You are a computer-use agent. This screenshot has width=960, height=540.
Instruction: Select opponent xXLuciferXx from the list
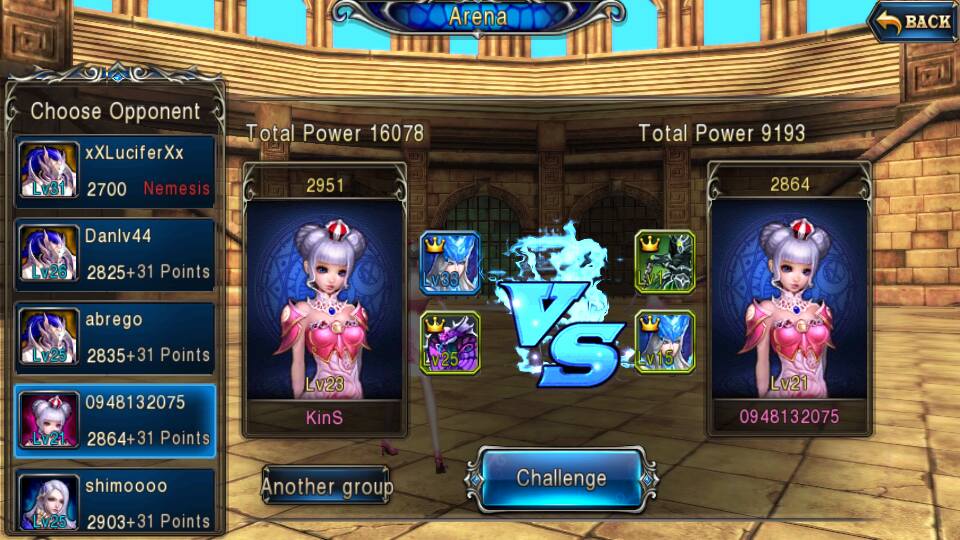[x=115, y=171]
